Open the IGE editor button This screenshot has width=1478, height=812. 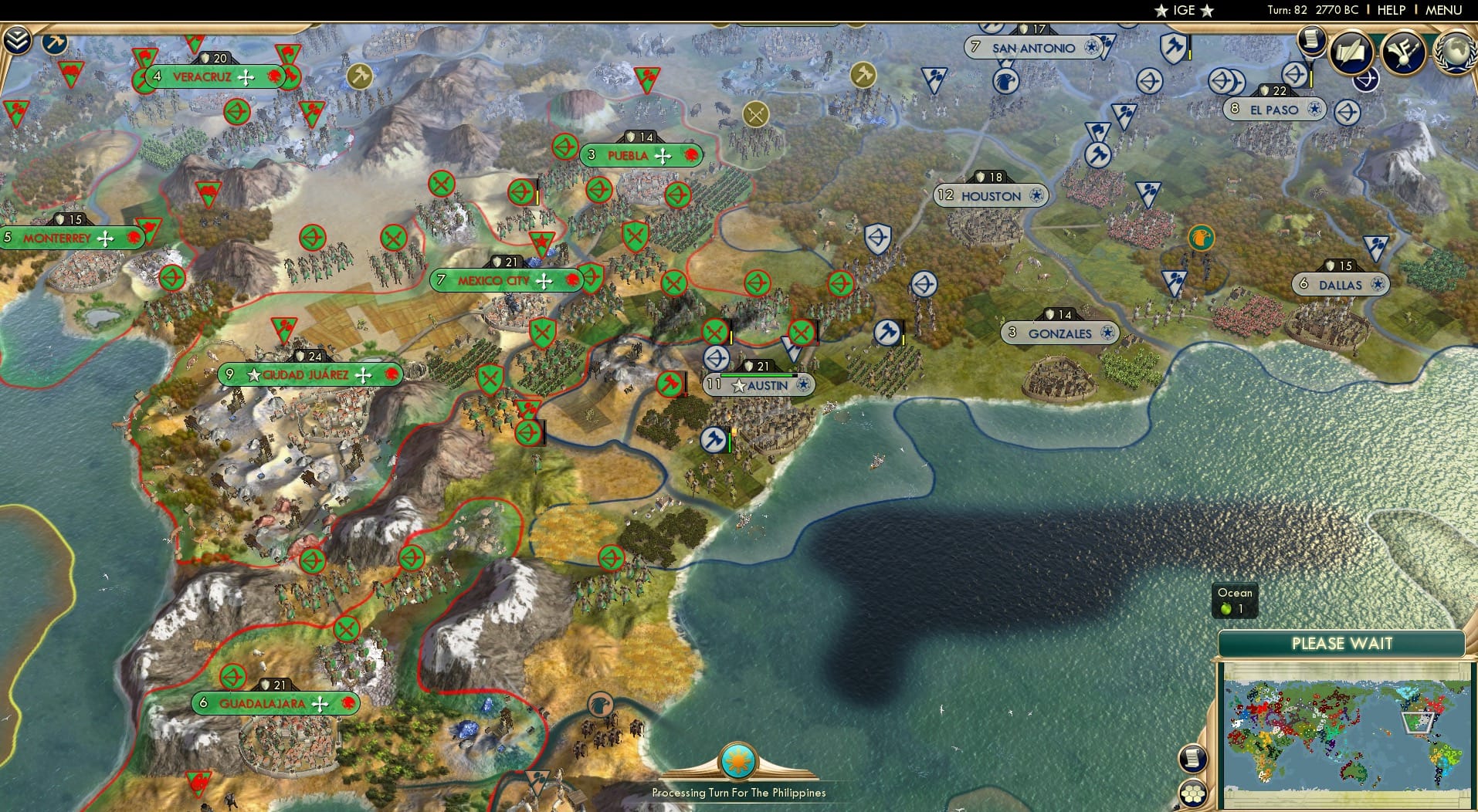click(x=1184, y=10)
